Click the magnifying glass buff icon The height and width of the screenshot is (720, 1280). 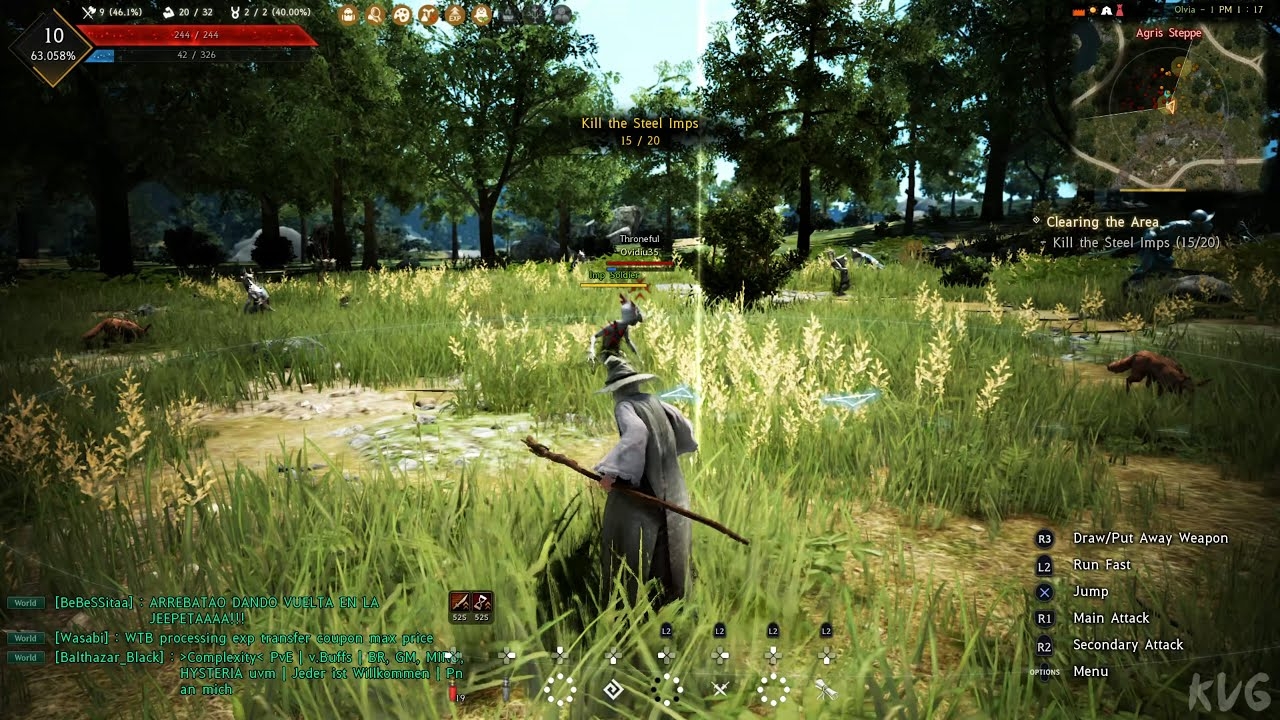point(375,15)
